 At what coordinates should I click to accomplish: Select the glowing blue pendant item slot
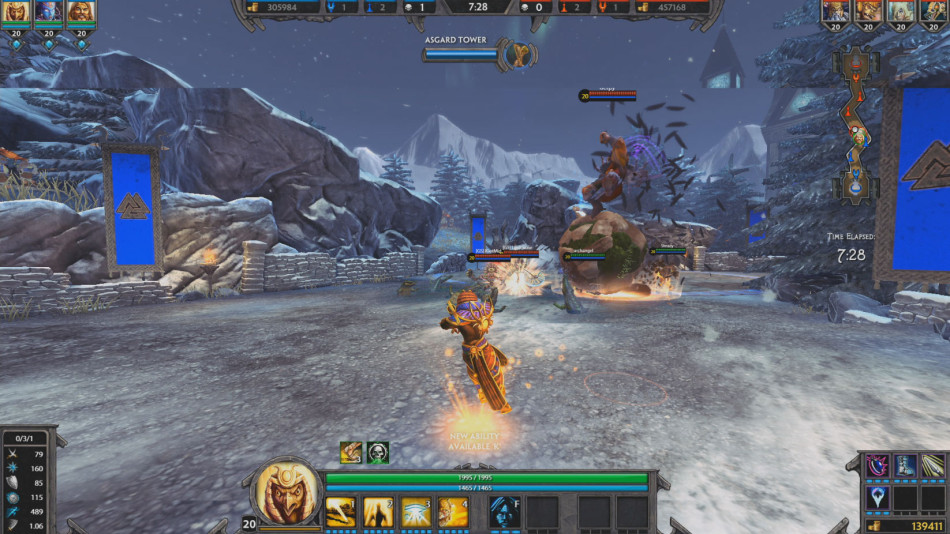(x=877, y=497)
